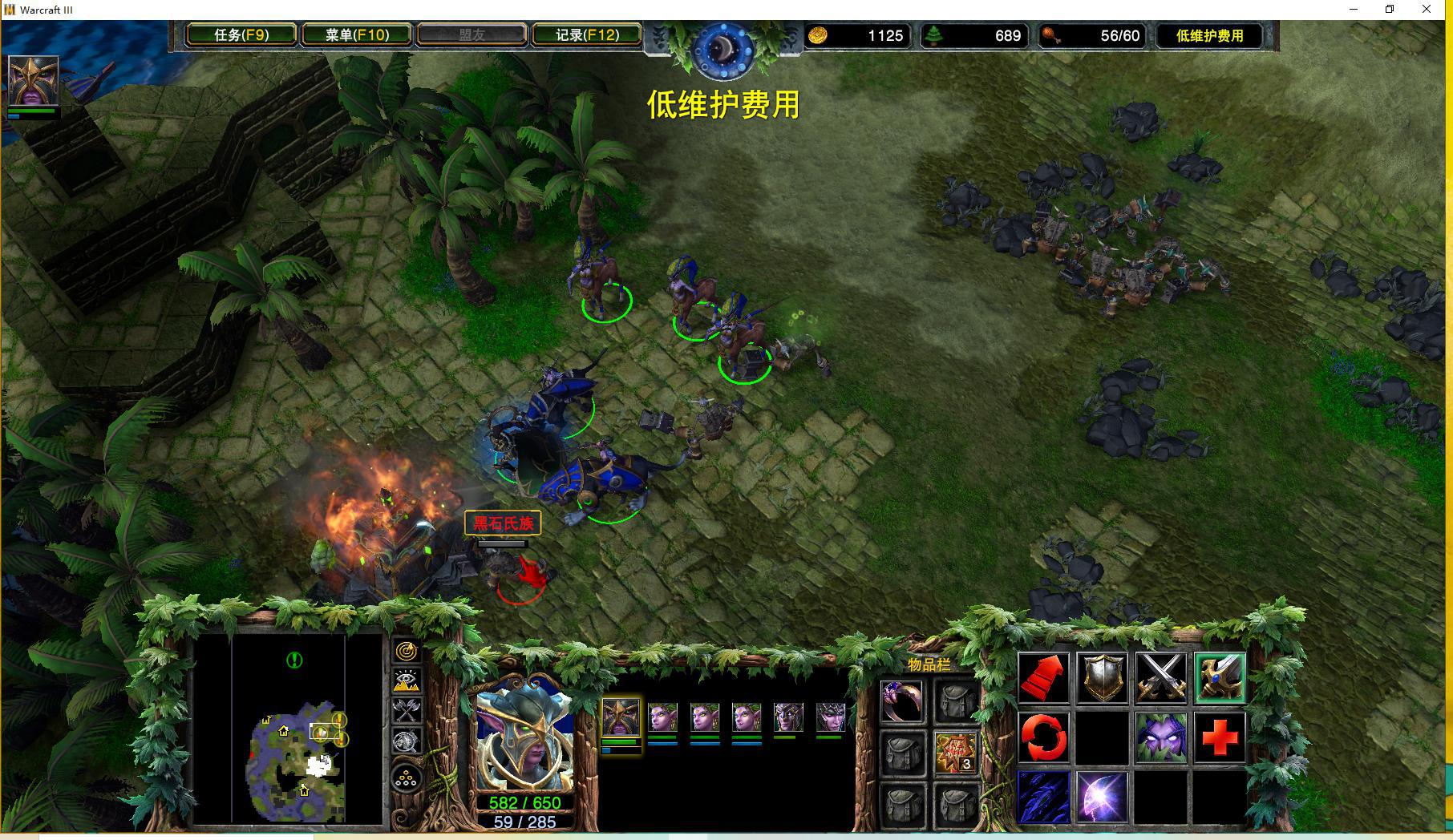This screenshot has height=840, width=1453.
Task: Toggle ally color mode (crossed axes button)
Action: [407, 711]
